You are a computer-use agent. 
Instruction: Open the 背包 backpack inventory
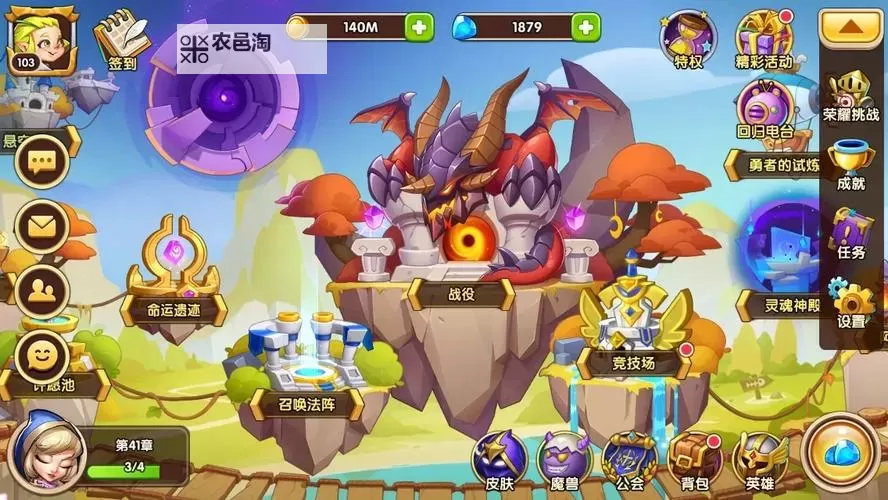coord(694,462)
